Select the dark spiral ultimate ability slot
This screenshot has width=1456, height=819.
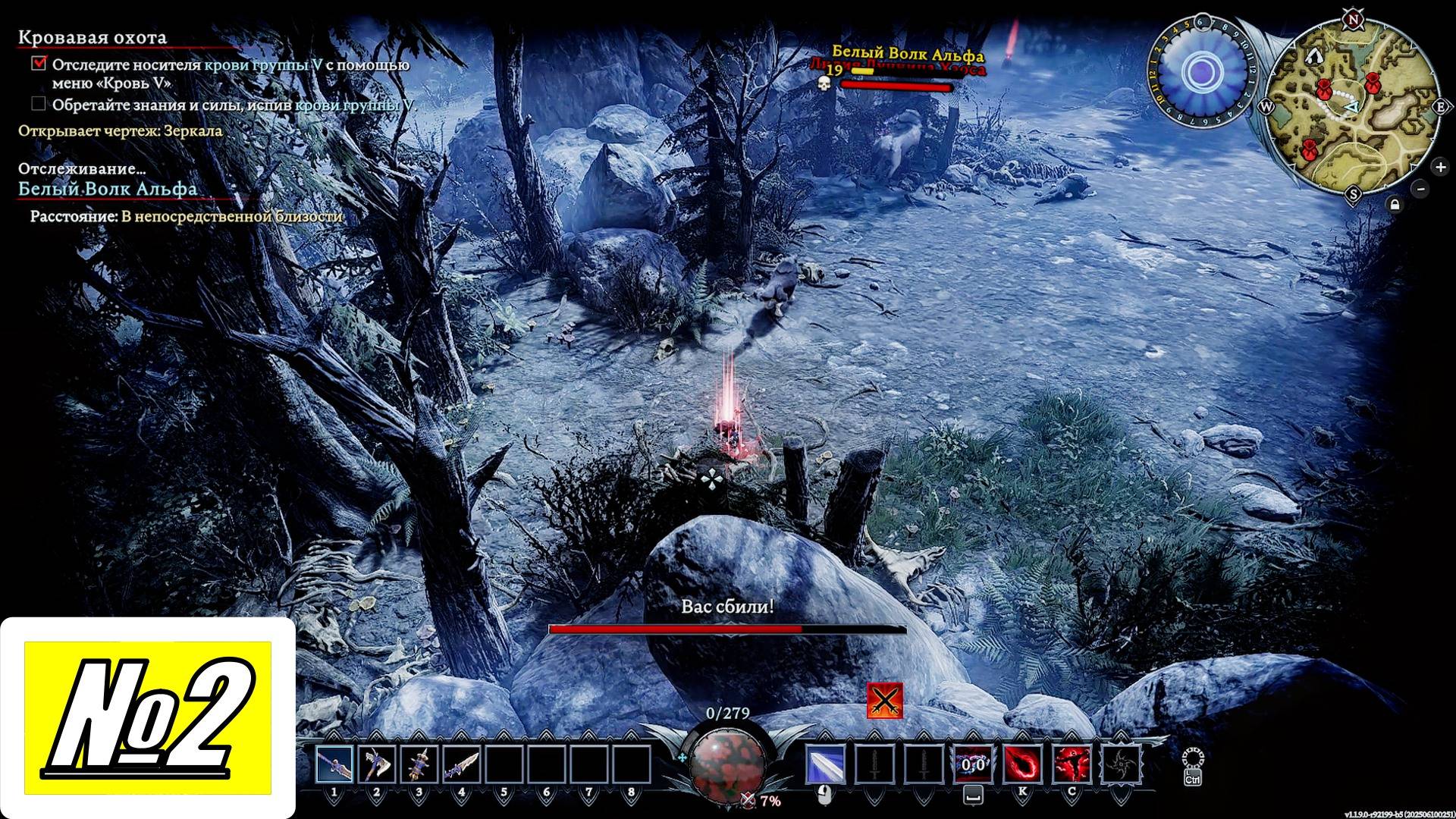(x=1120, y=764)
